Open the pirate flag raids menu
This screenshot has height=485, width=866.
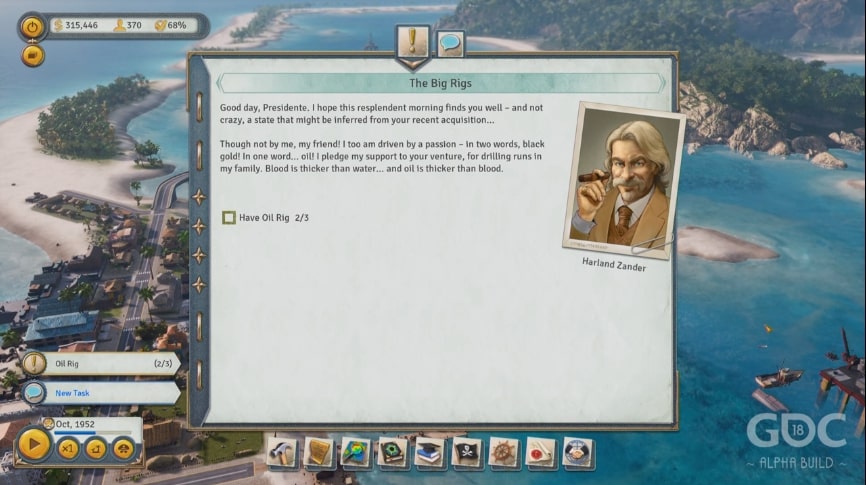click(x=467, y=452)
